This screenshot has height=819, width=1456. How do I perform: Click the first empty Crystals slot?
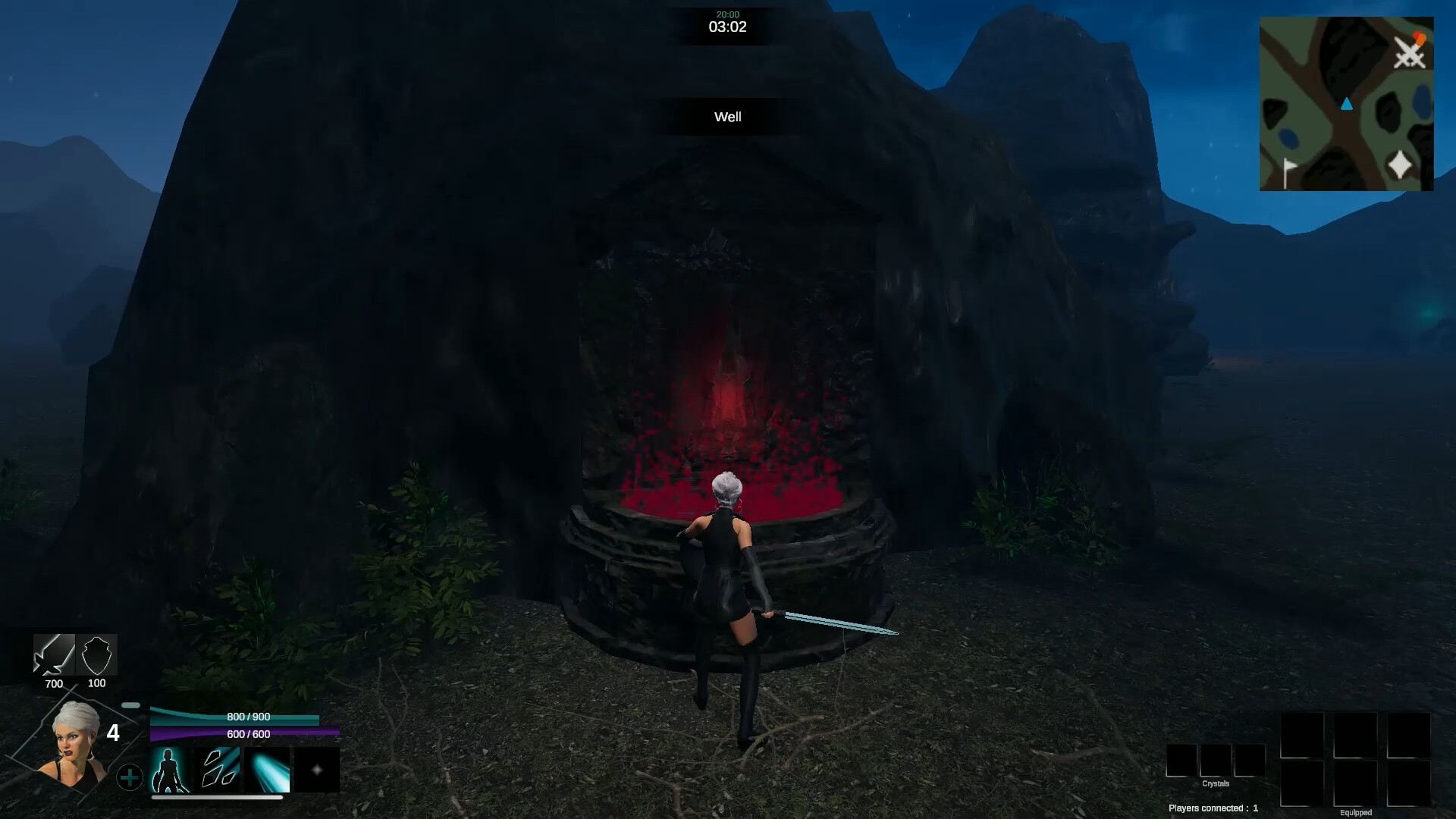click(1181, 761)
